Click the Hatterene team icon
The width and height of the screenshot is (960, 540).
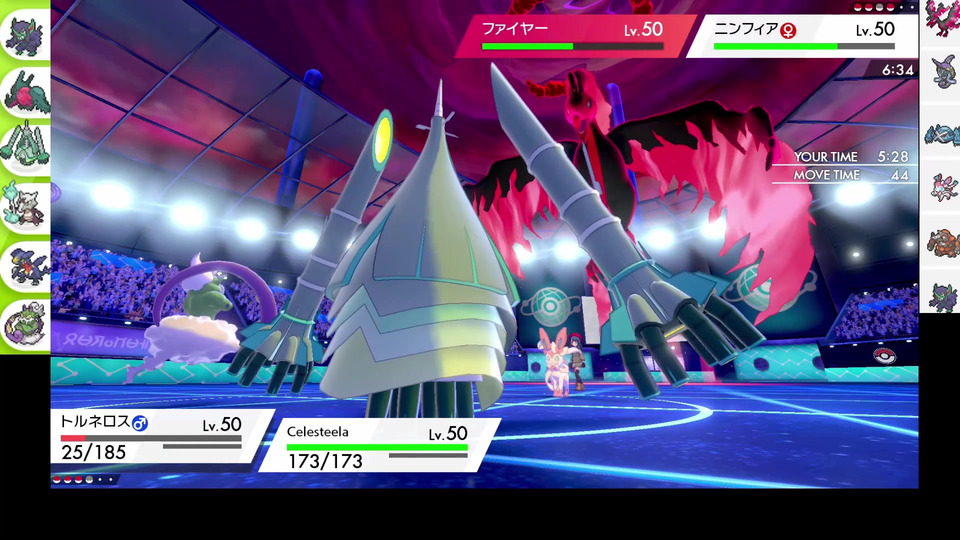(x=940, y=76)
